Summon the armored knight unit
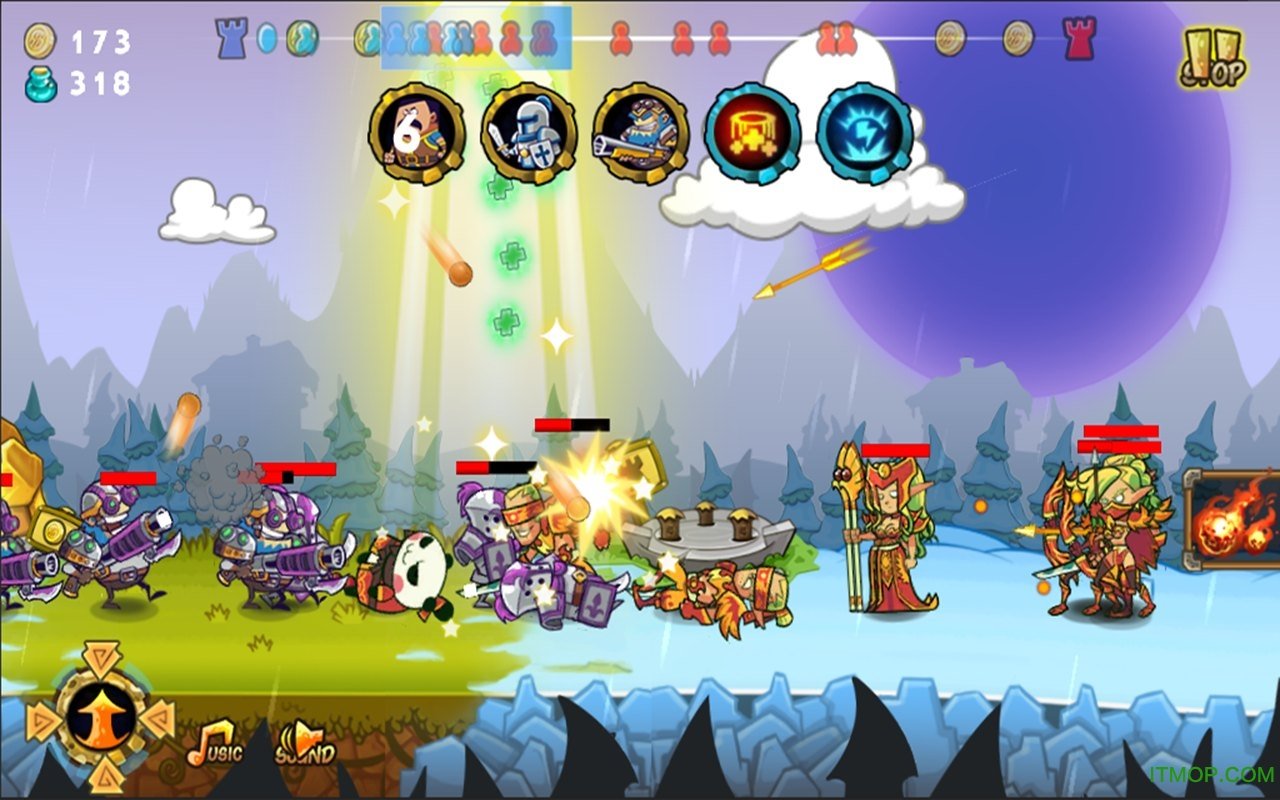 (x=529, y=133)
